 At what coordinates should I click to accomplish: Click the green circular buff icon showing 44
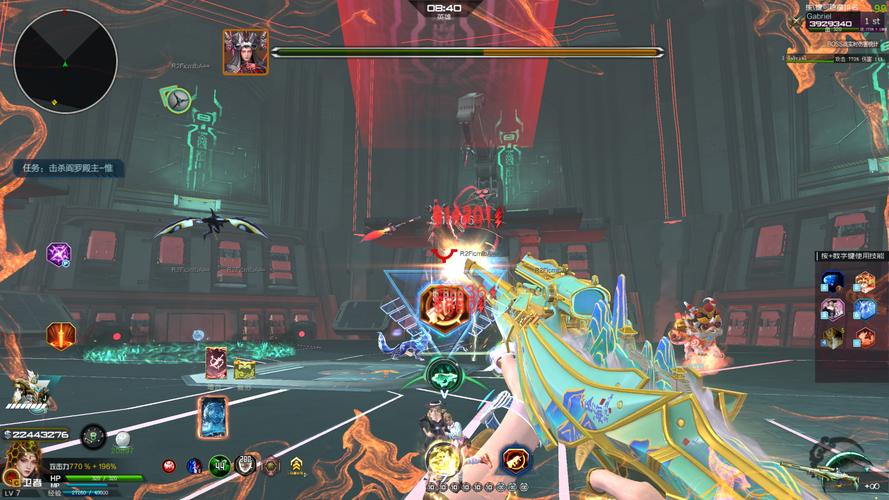pos(220,465)
